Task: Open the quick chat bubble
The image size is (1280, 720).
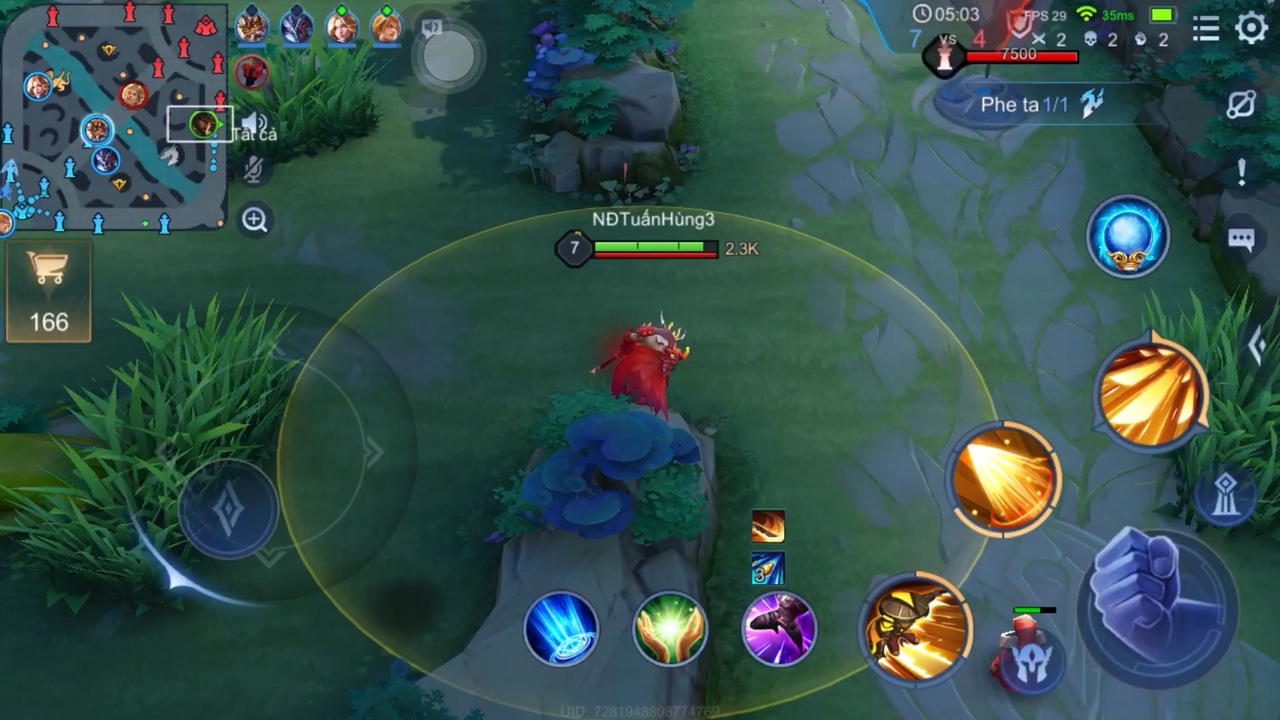Action: coord(1241,239)
